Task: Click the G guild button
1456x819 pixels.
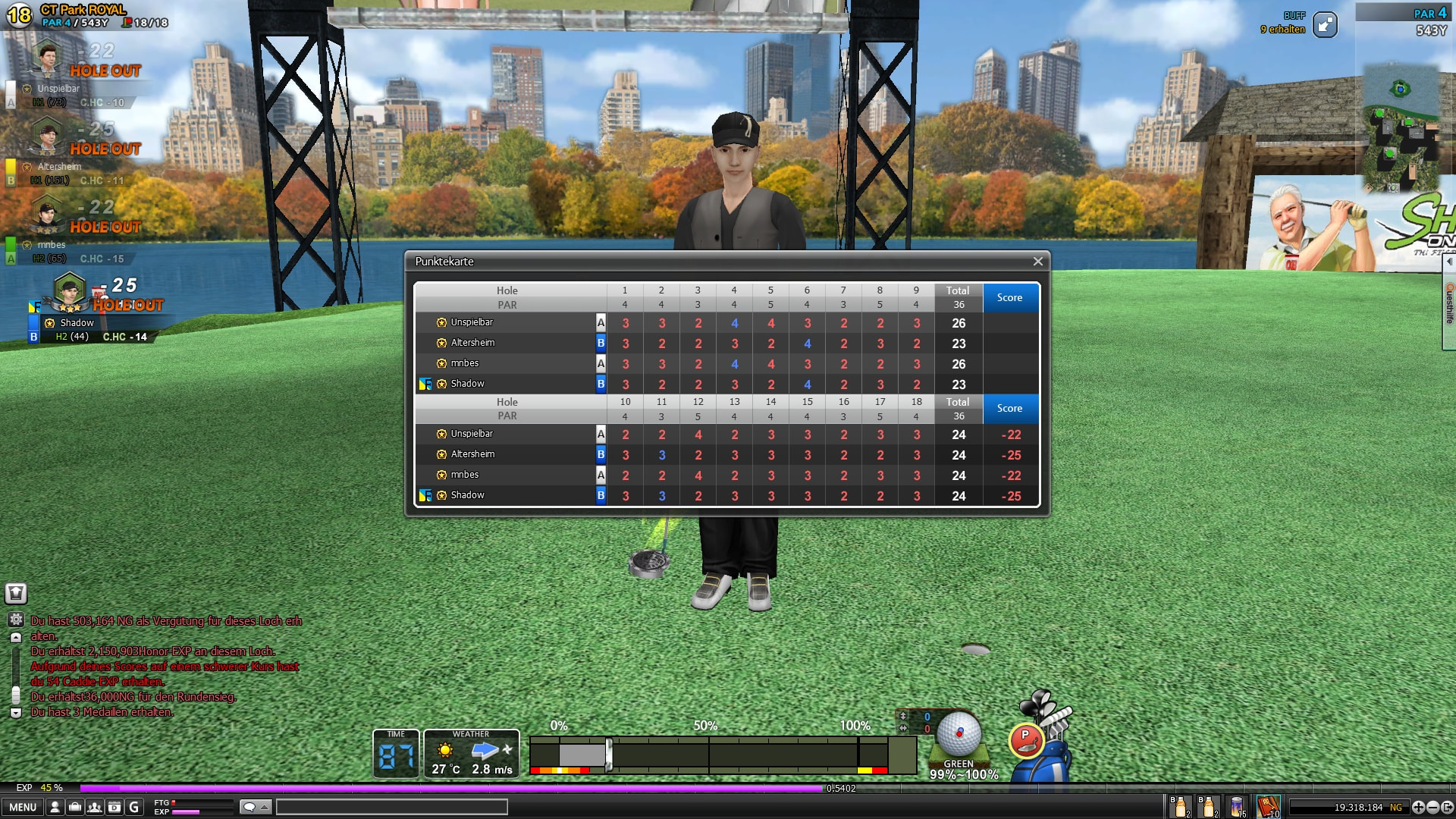Action: point(134,808)
